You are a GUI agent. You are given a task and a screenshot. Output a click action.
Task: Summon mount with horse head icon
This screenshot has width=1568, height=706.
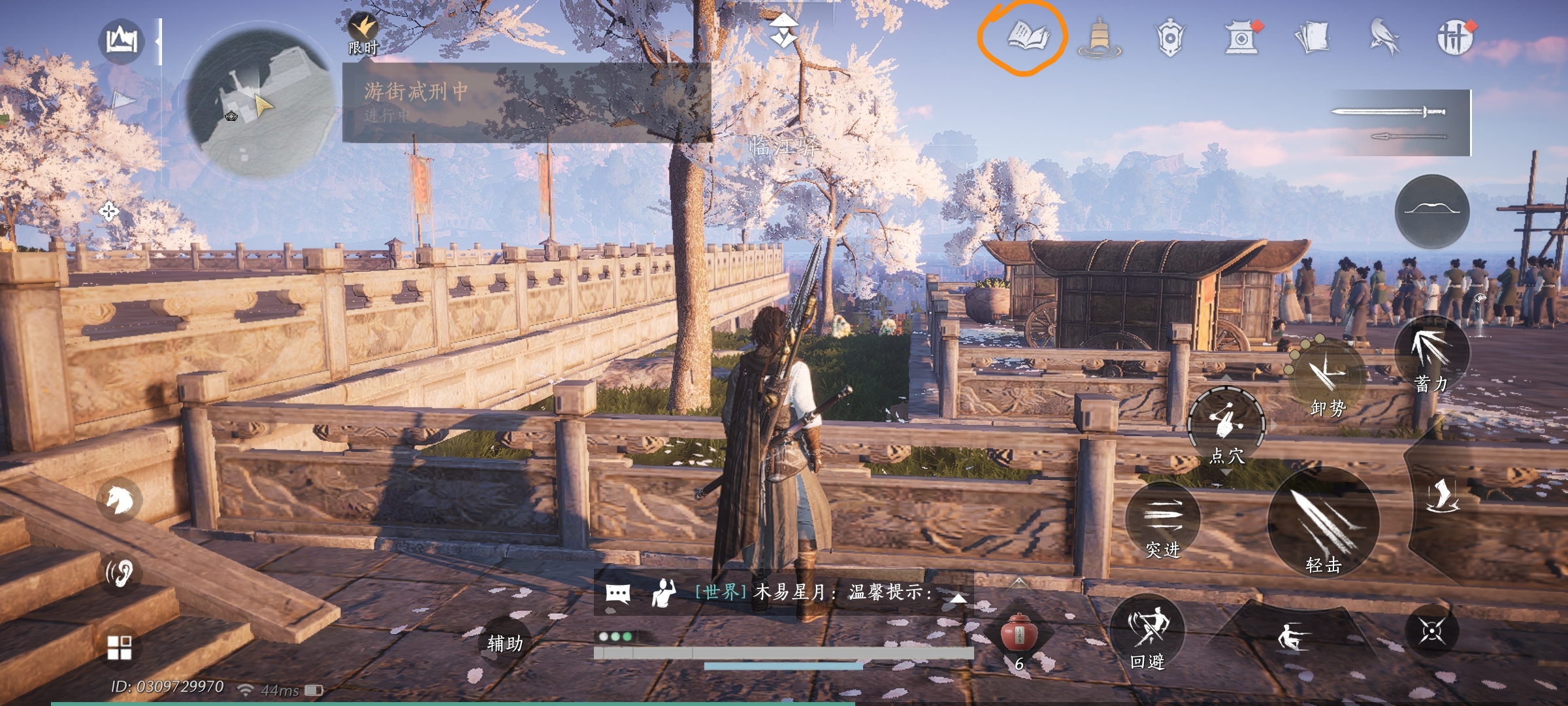tap(120, 501)
